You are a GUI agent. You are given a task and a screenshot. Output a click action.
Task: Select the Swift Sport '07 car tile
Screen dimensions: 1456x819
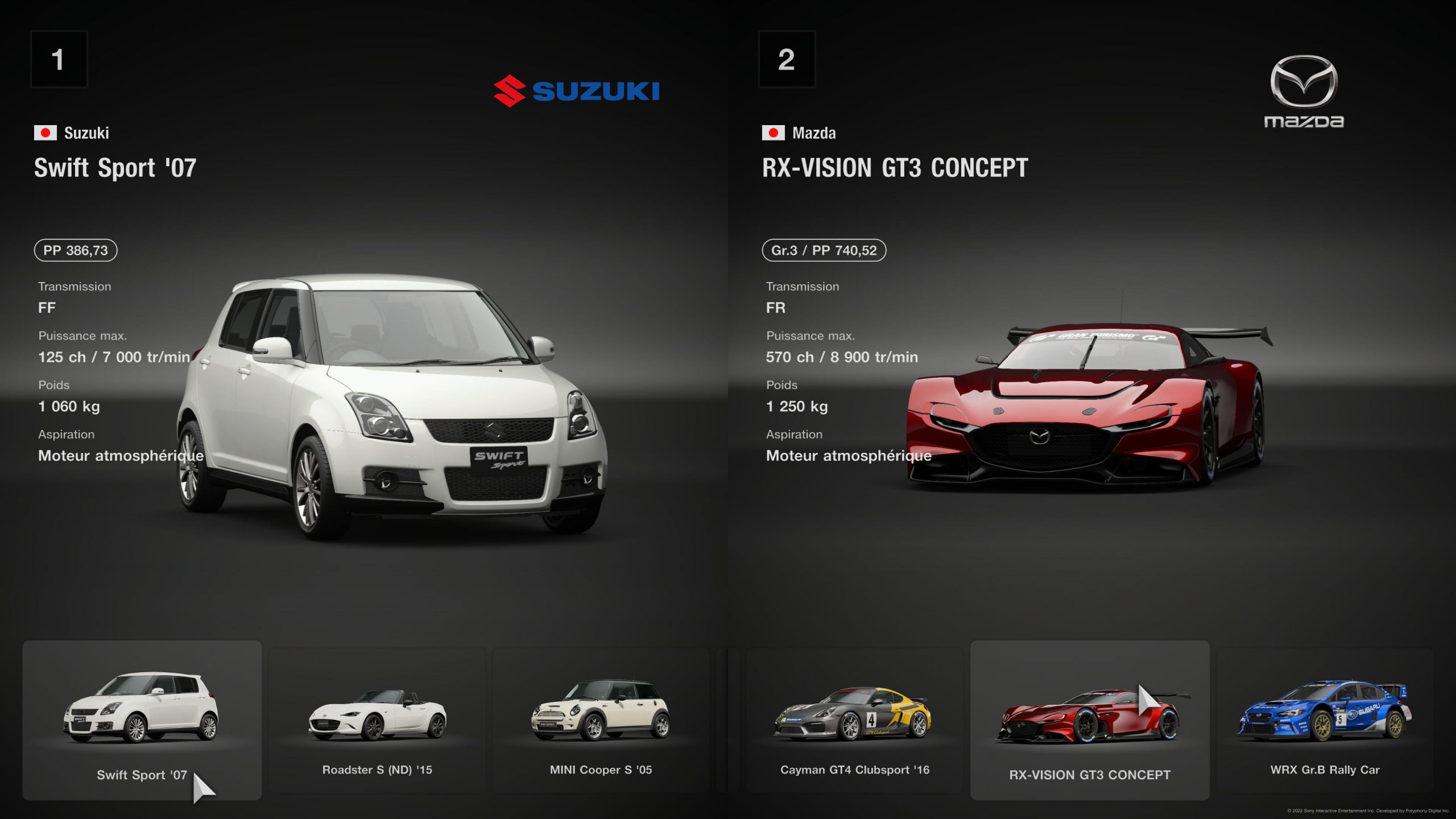(142, 720)
